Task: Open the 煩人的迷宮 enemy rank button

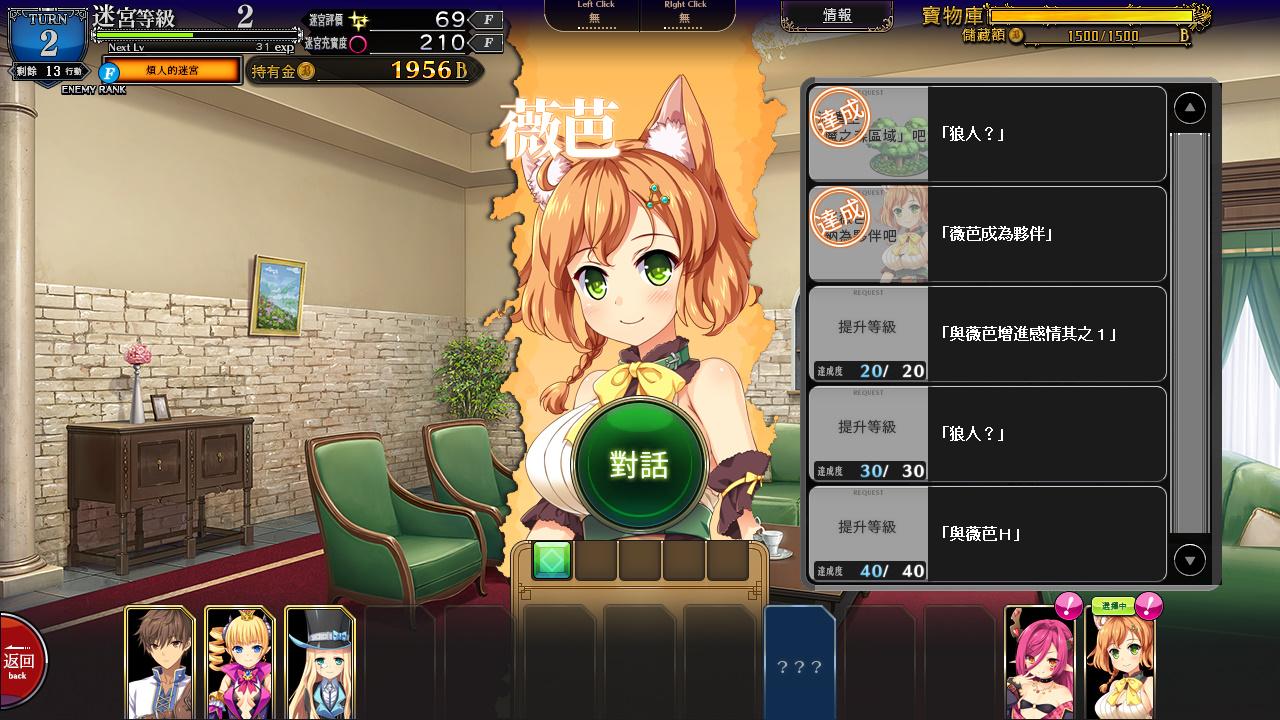Action: [x=171, y=71]
